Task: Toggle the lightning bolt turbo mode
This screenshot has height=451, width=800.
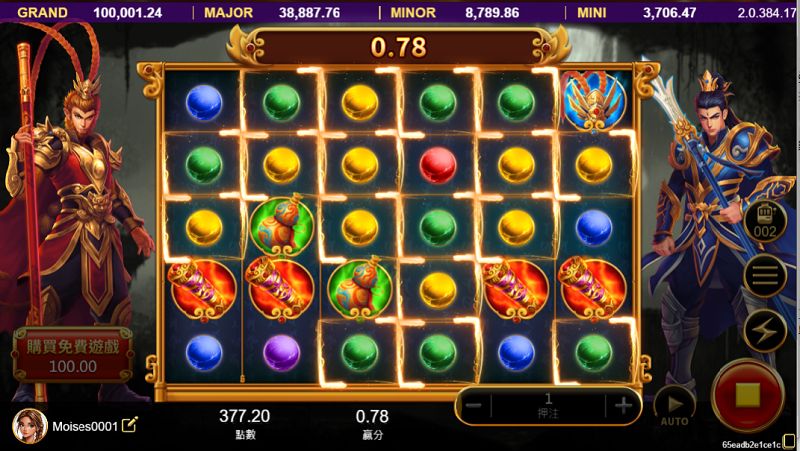Action: (x=765, y=331)
